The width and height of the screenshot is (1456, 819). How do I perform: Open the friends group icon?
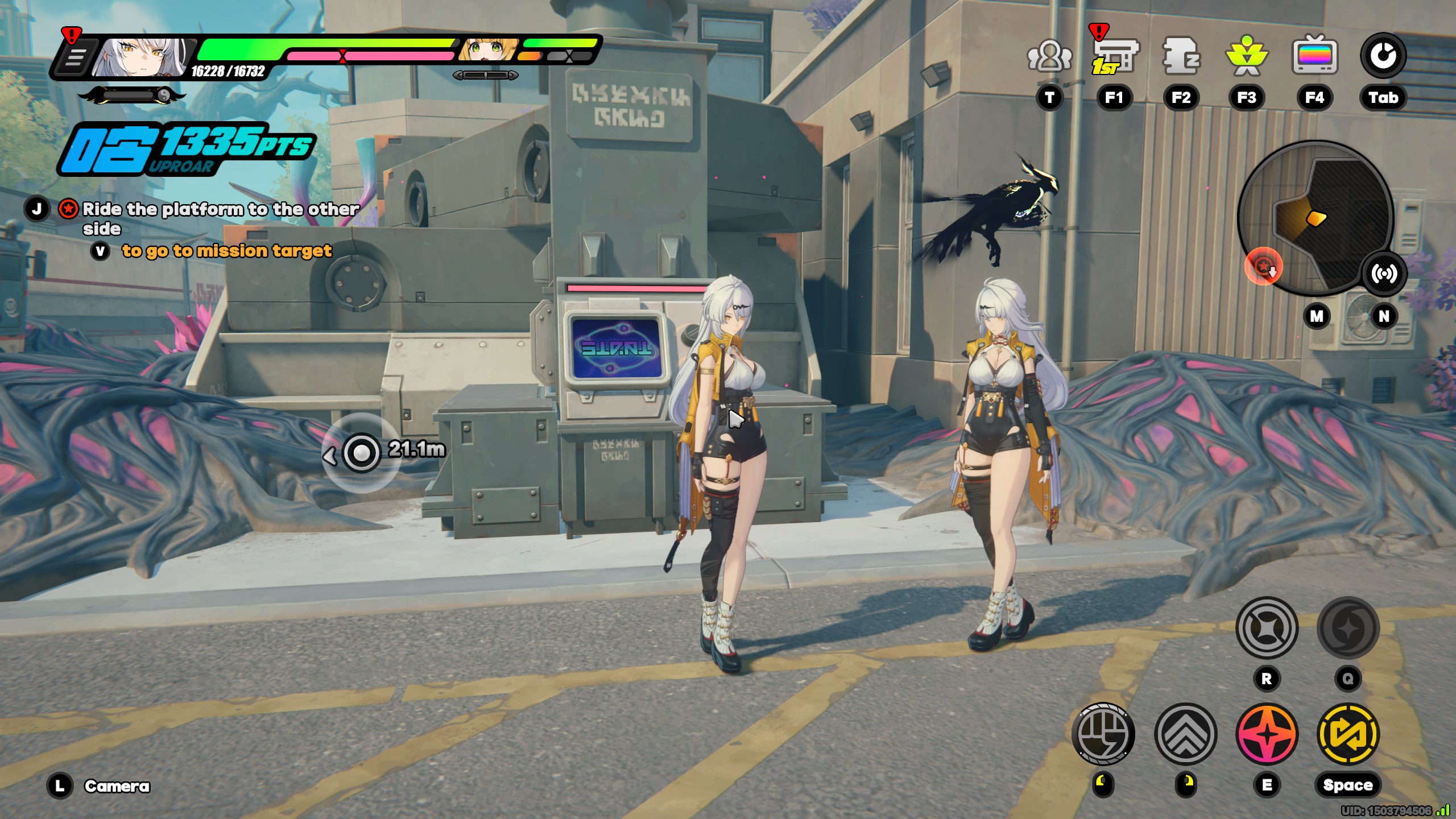point(1049,57)
